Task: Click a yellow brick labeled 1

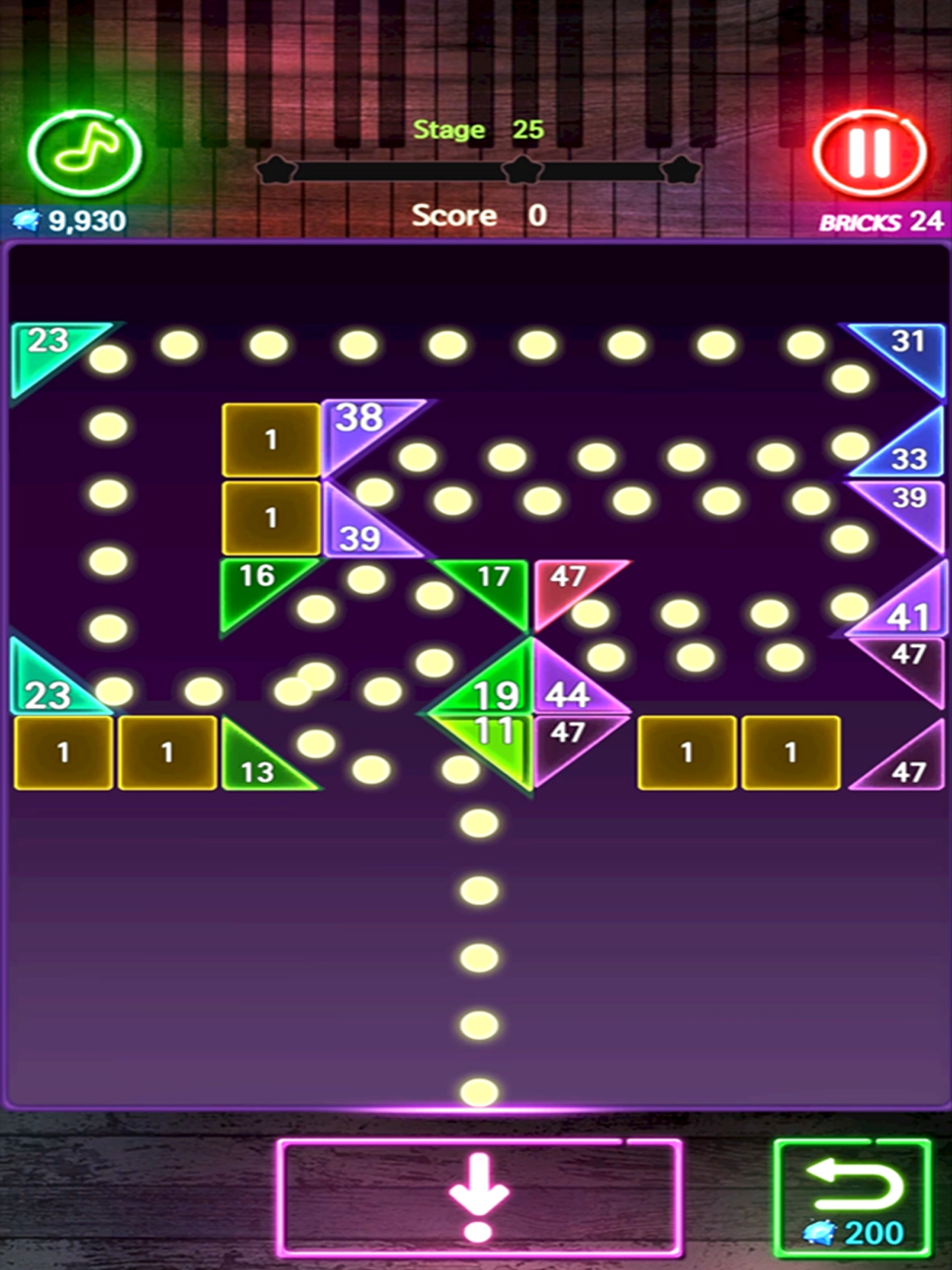Action: [270, 438]
